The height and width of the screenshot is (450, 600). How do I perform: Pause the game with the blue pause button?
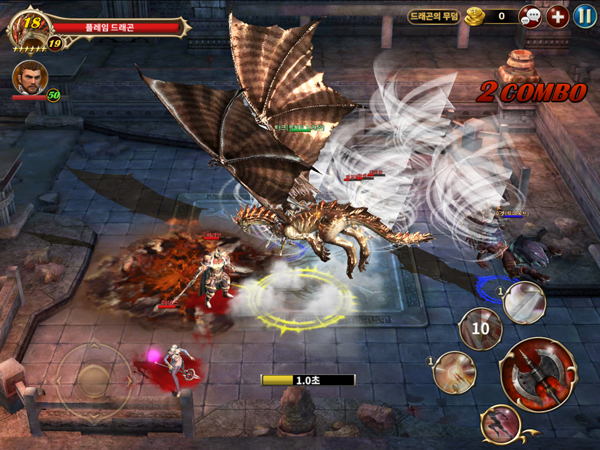tap(584, 16)
